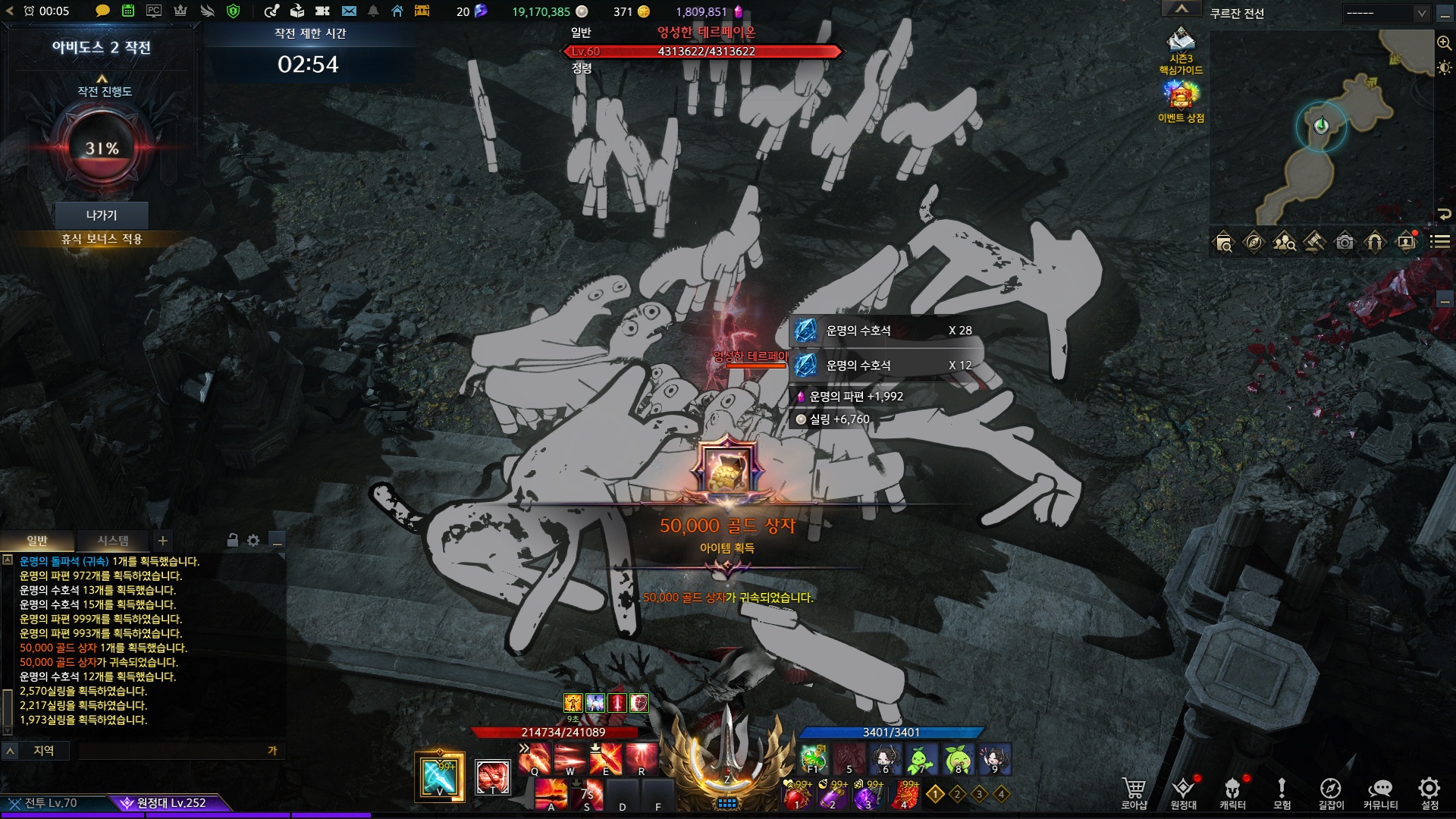The width and height of the screenshot is (1456, 819).
Task: Open chat settings gear icon
Action: [253, 541]
